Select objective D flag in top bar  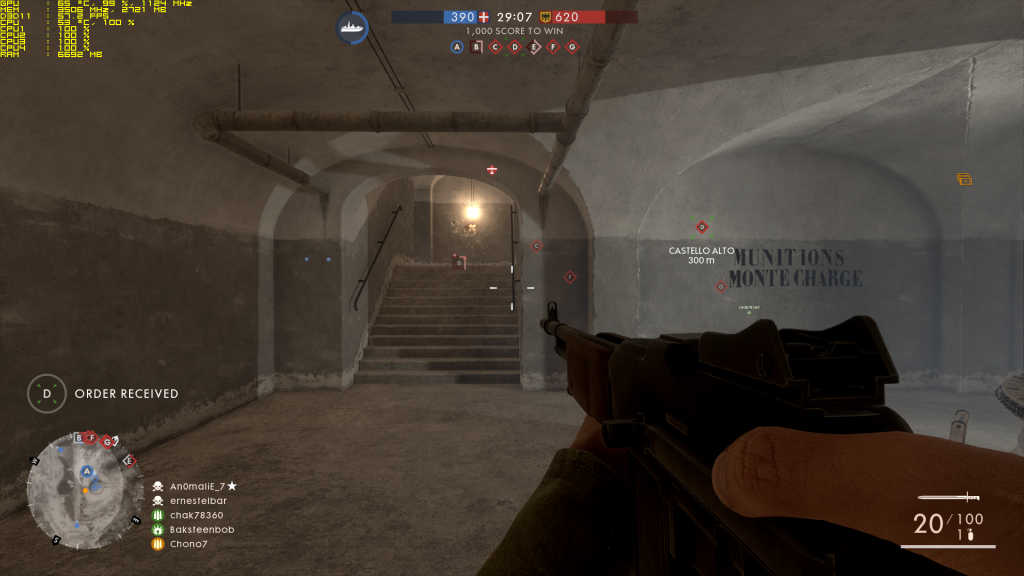[515, 46]
